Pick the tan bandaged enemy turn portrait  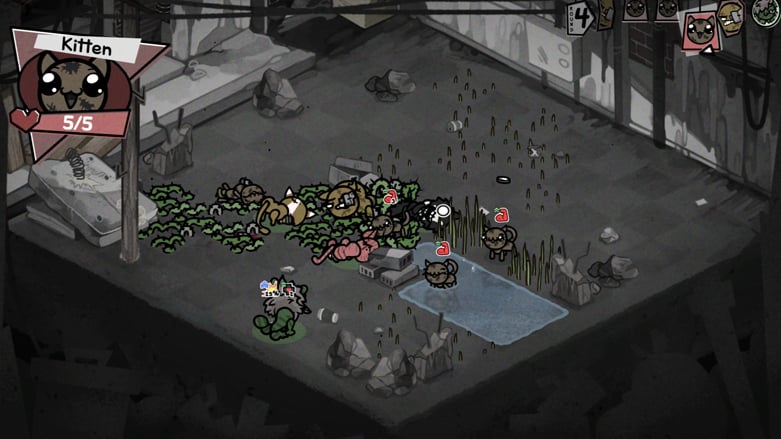(x=731, y=17)
